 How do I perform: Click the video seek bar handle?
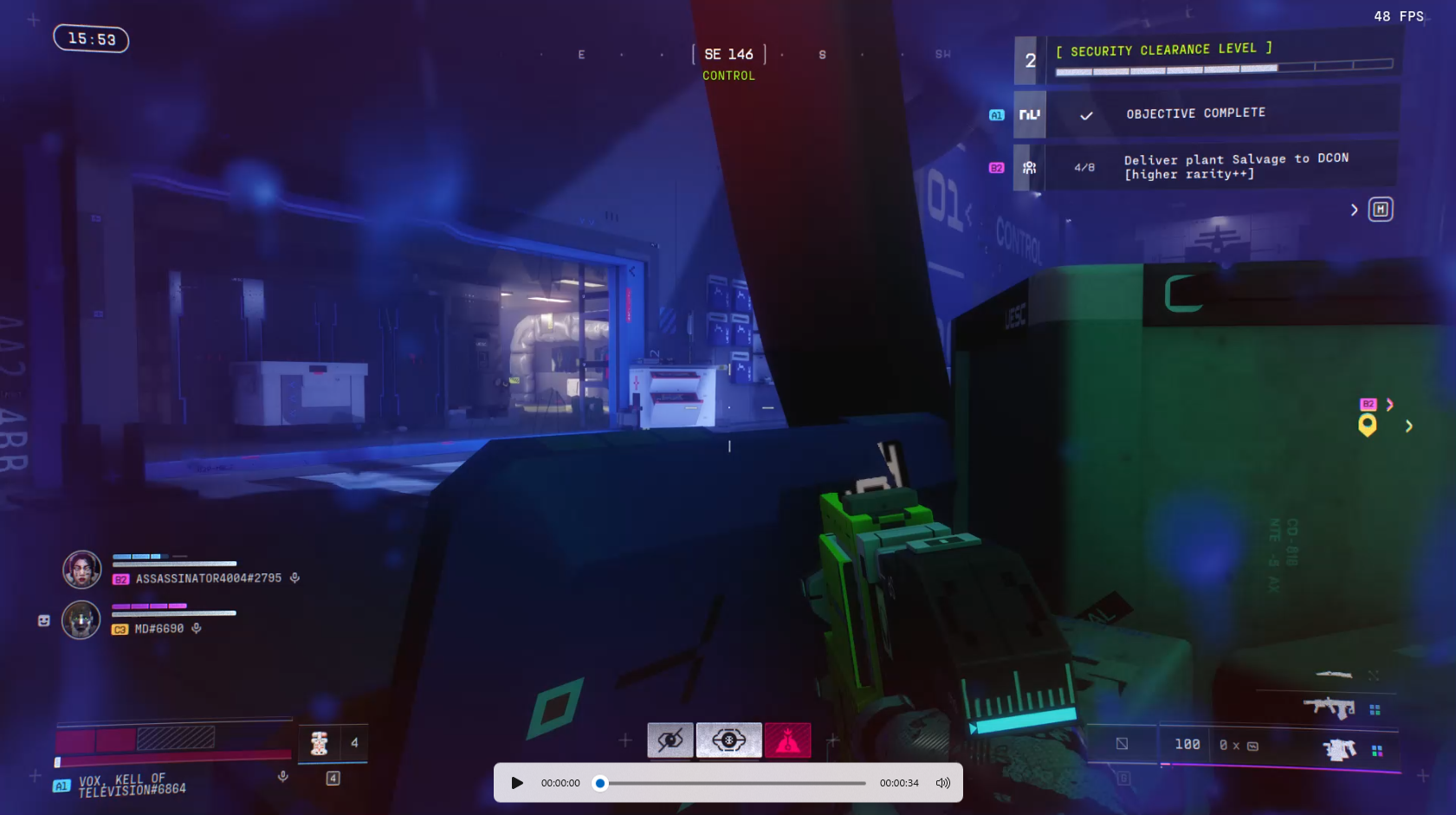600,783
